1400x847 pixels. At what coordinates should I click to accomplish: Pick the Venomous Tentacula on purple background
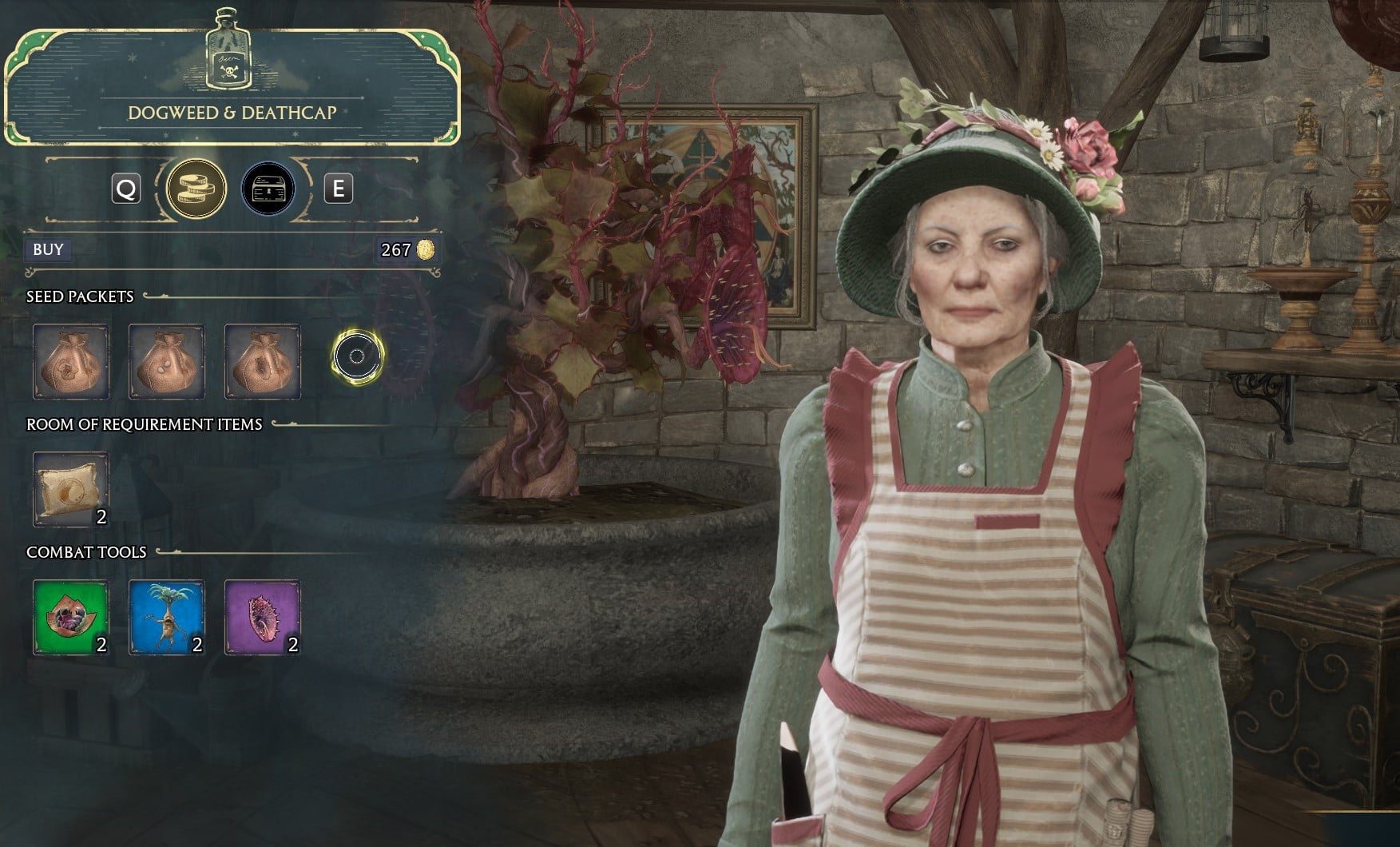262,617
